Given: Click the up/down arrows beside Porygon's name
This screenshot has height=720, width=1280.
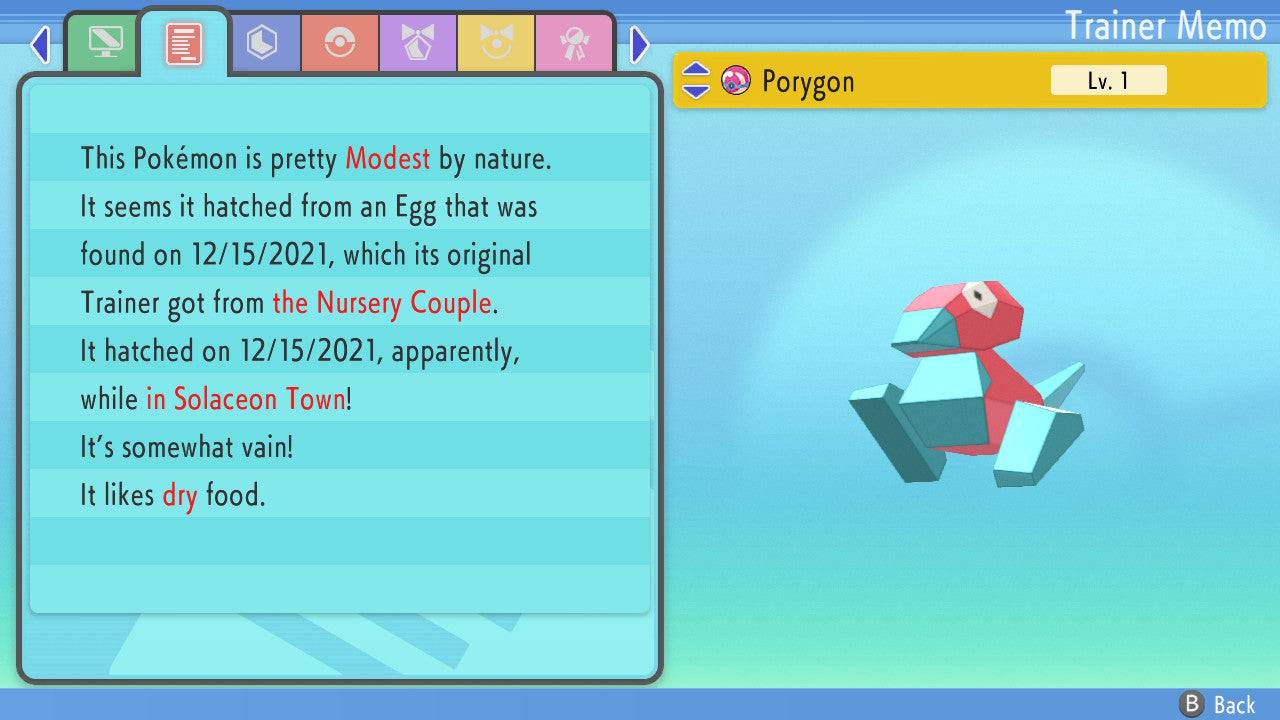Looking at the screenshot, I should click(696, 80).
